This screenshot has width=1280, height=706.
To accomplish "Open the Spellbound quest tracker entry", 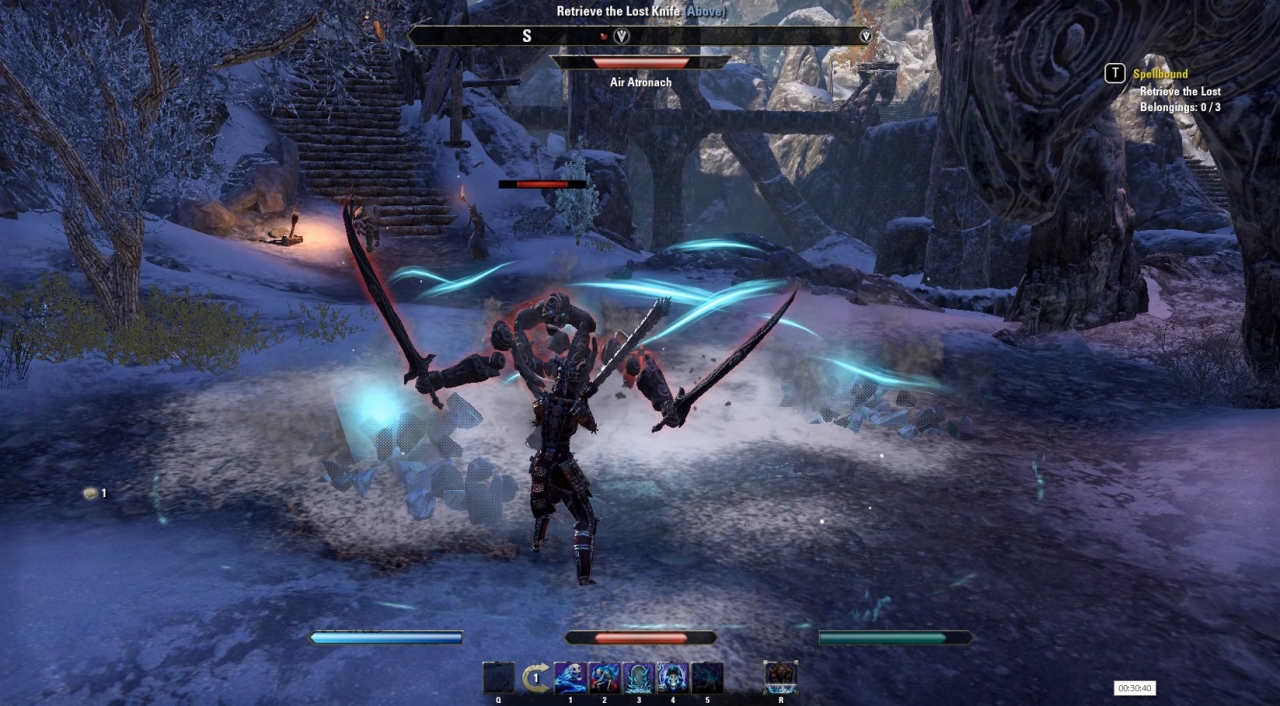I will [1160, 74].
